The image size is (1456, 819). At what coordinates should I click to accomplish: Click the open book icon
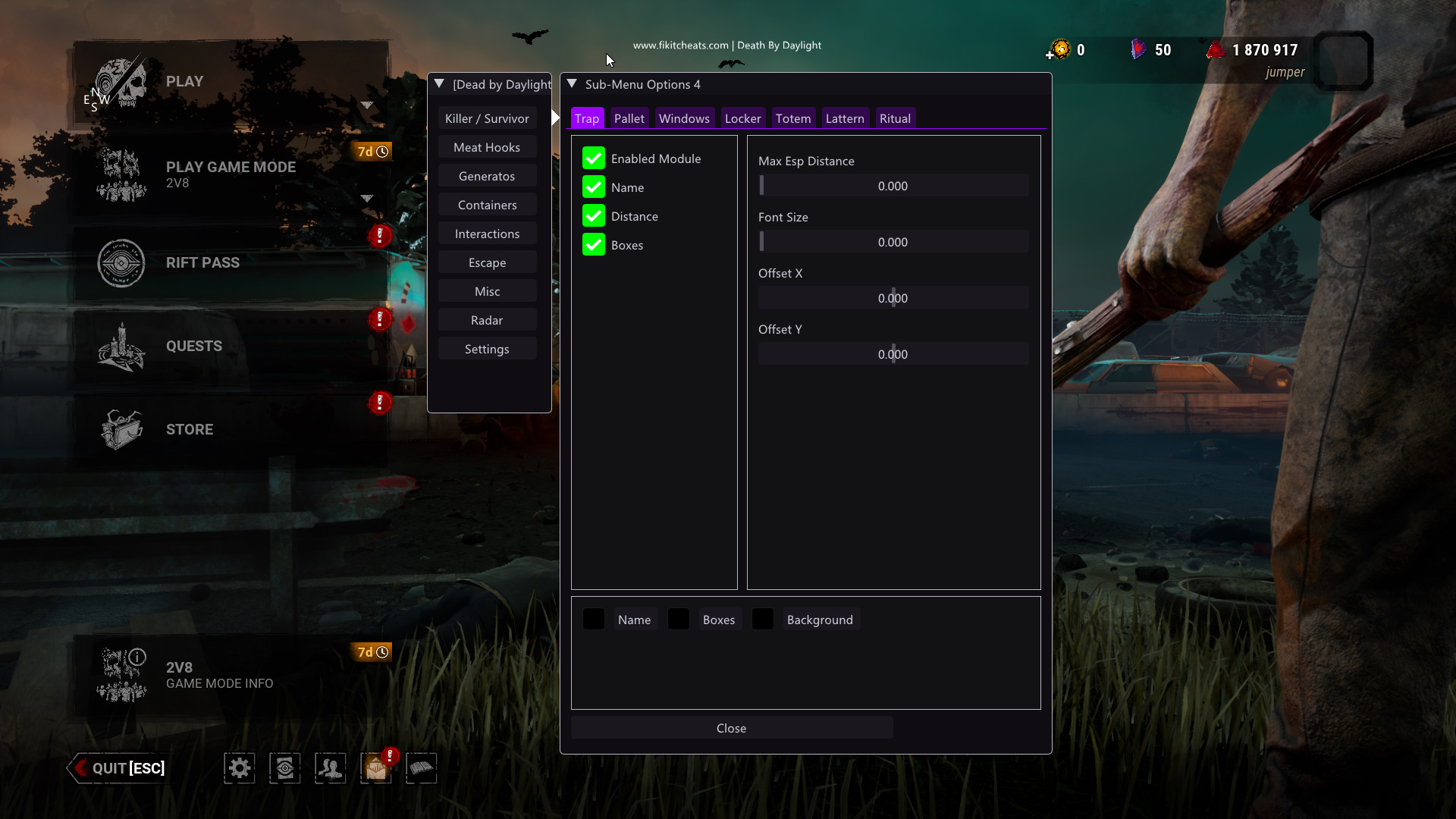click(x=422, y=768)
